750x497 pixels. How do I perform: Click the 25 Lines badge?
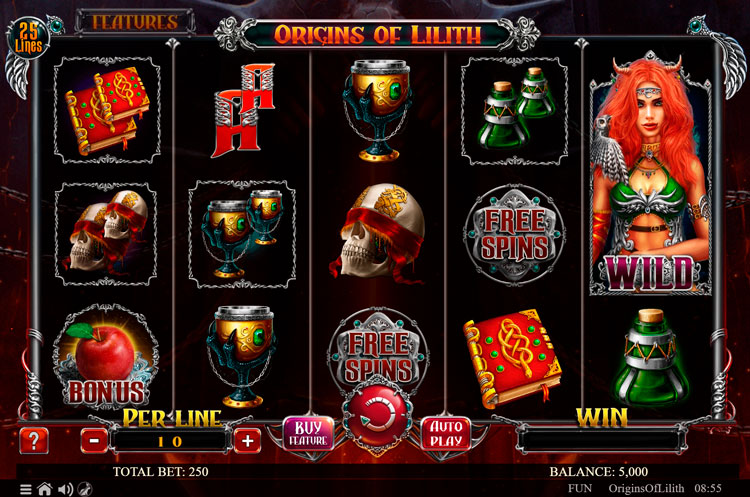28,39
